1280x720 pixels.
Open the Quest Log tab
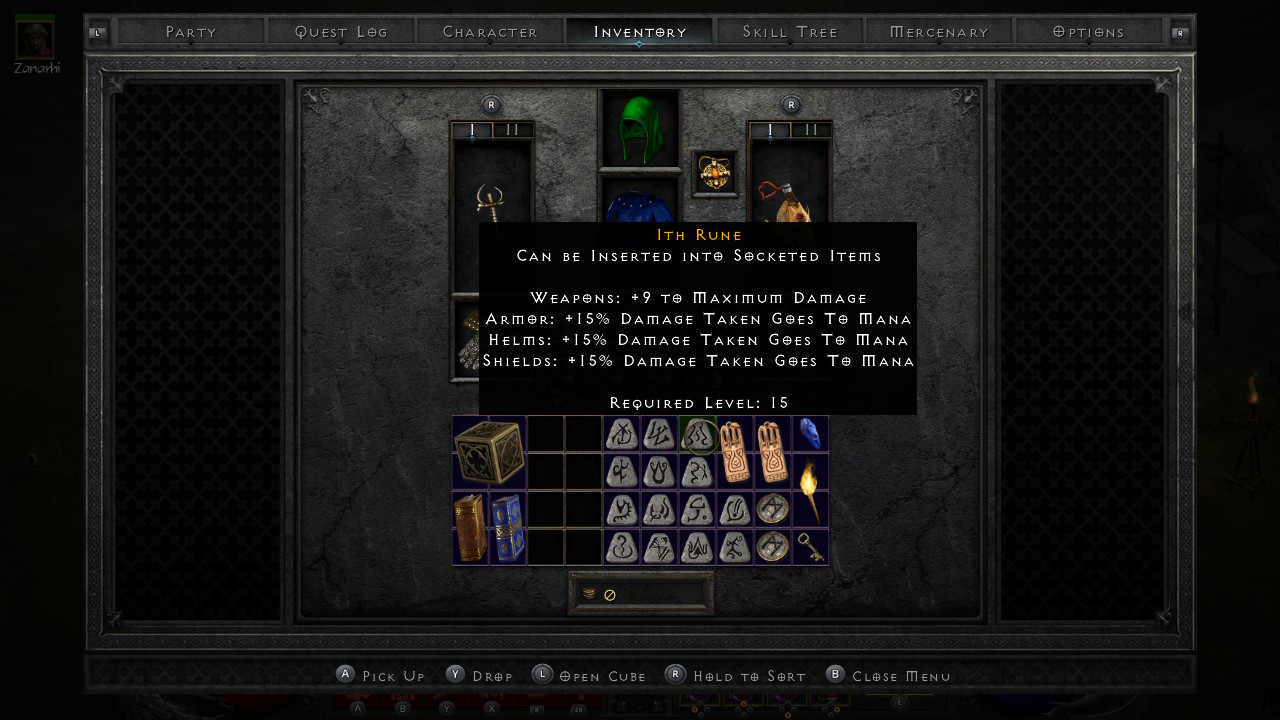pos(341,32)
